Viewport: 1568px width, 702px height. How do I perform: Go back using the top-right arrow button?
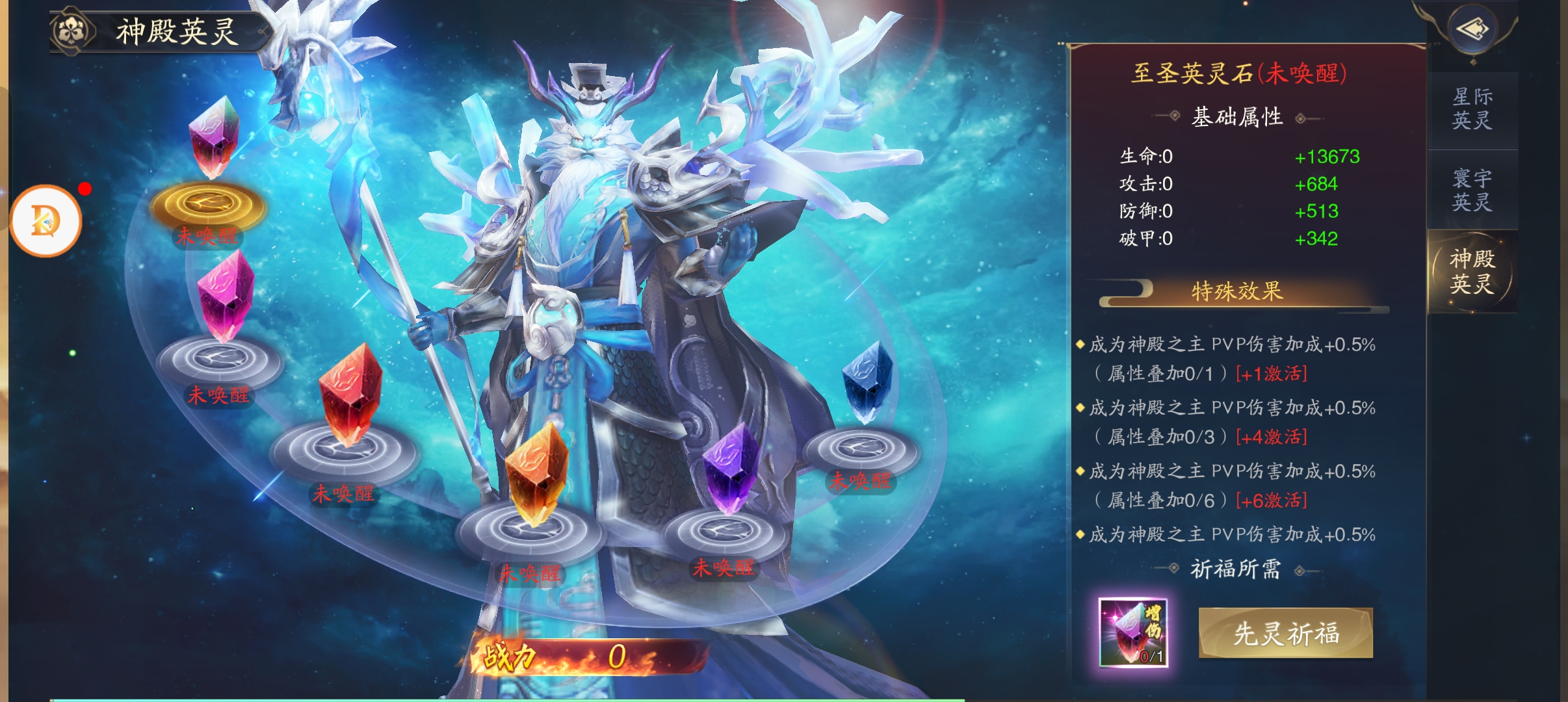pyautogui.click(x=1473, y=29)
